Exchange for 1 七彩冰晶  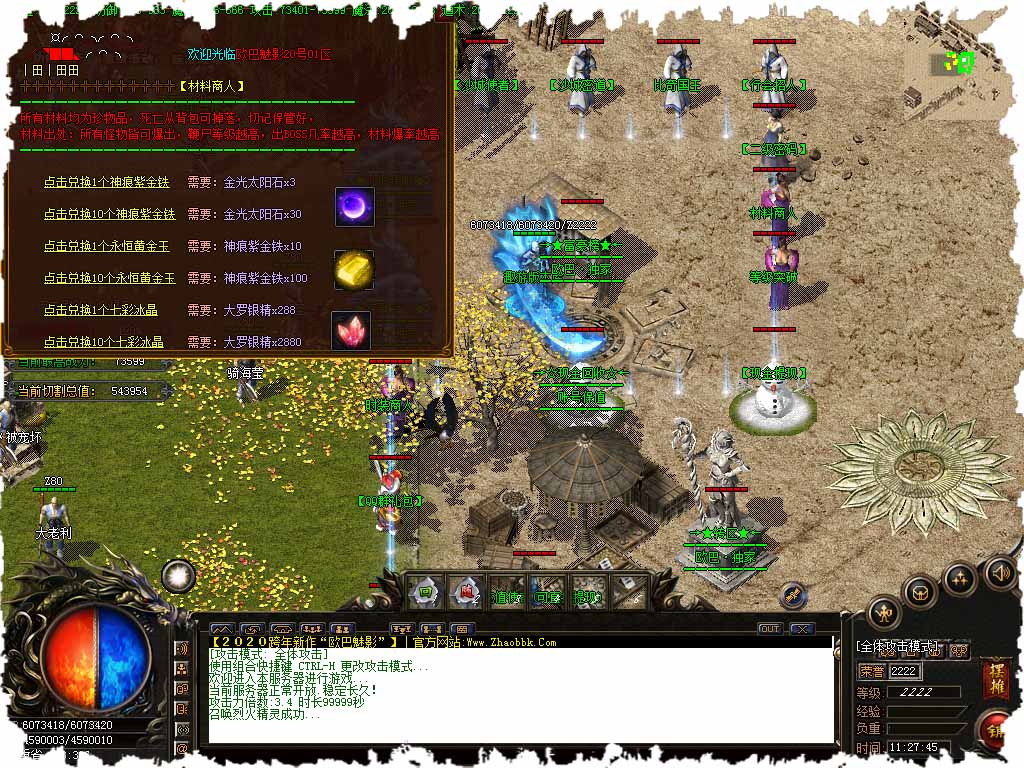tap(100, 310)
